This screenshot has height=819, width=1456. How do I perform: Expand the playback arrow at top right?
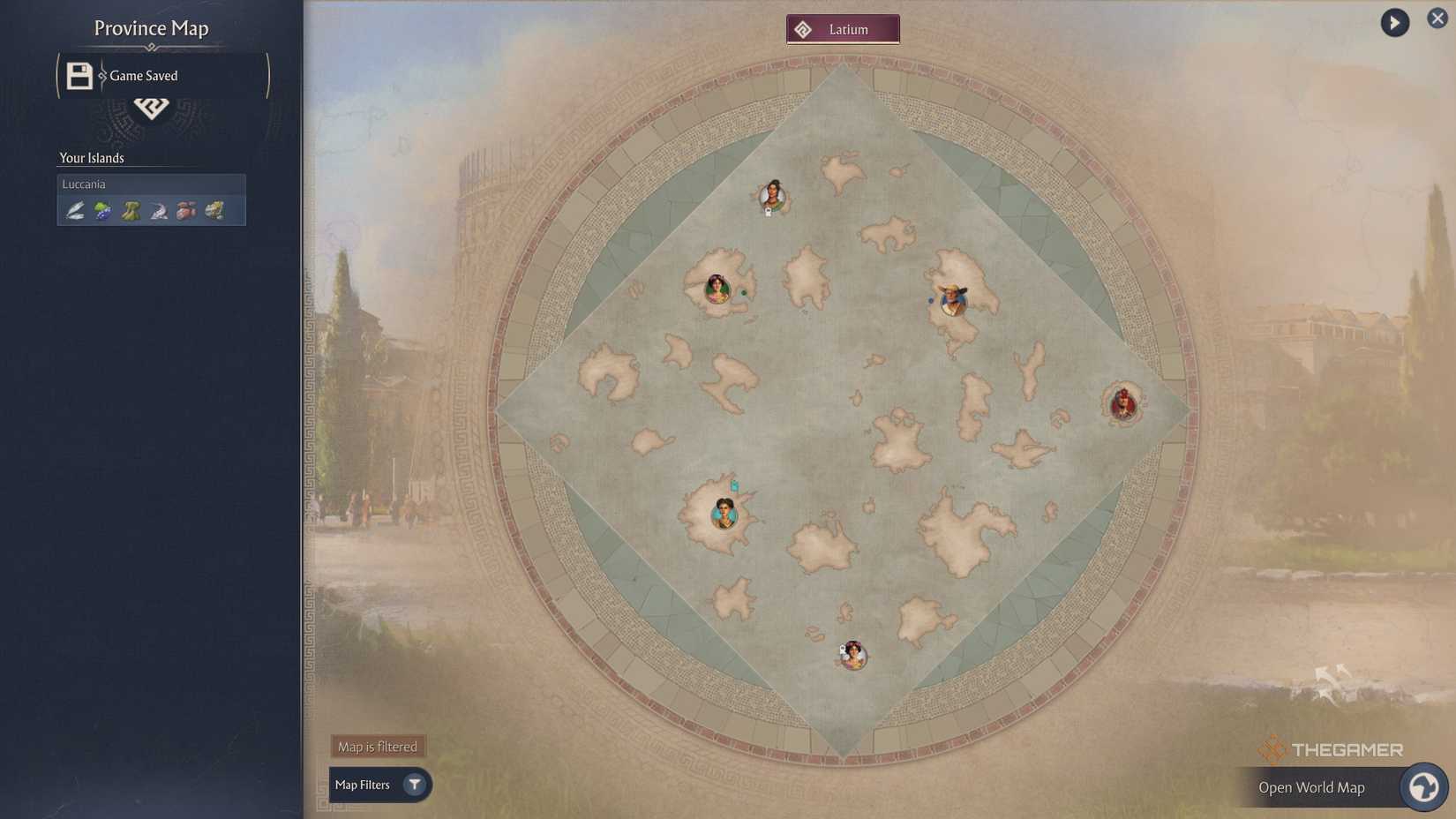click(x=1394, y=21)
